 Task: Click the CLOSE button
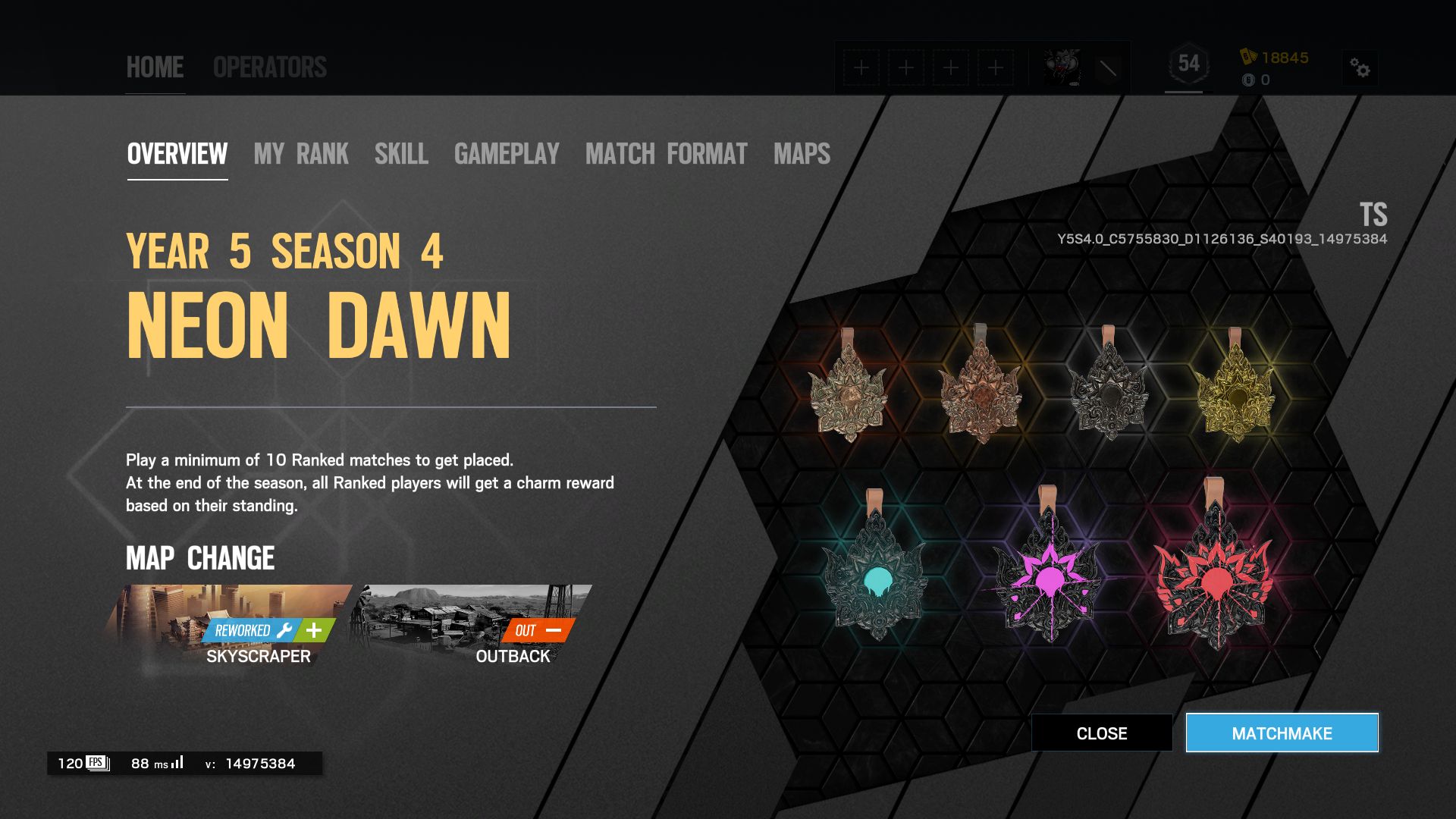(x=1101, y=733)
